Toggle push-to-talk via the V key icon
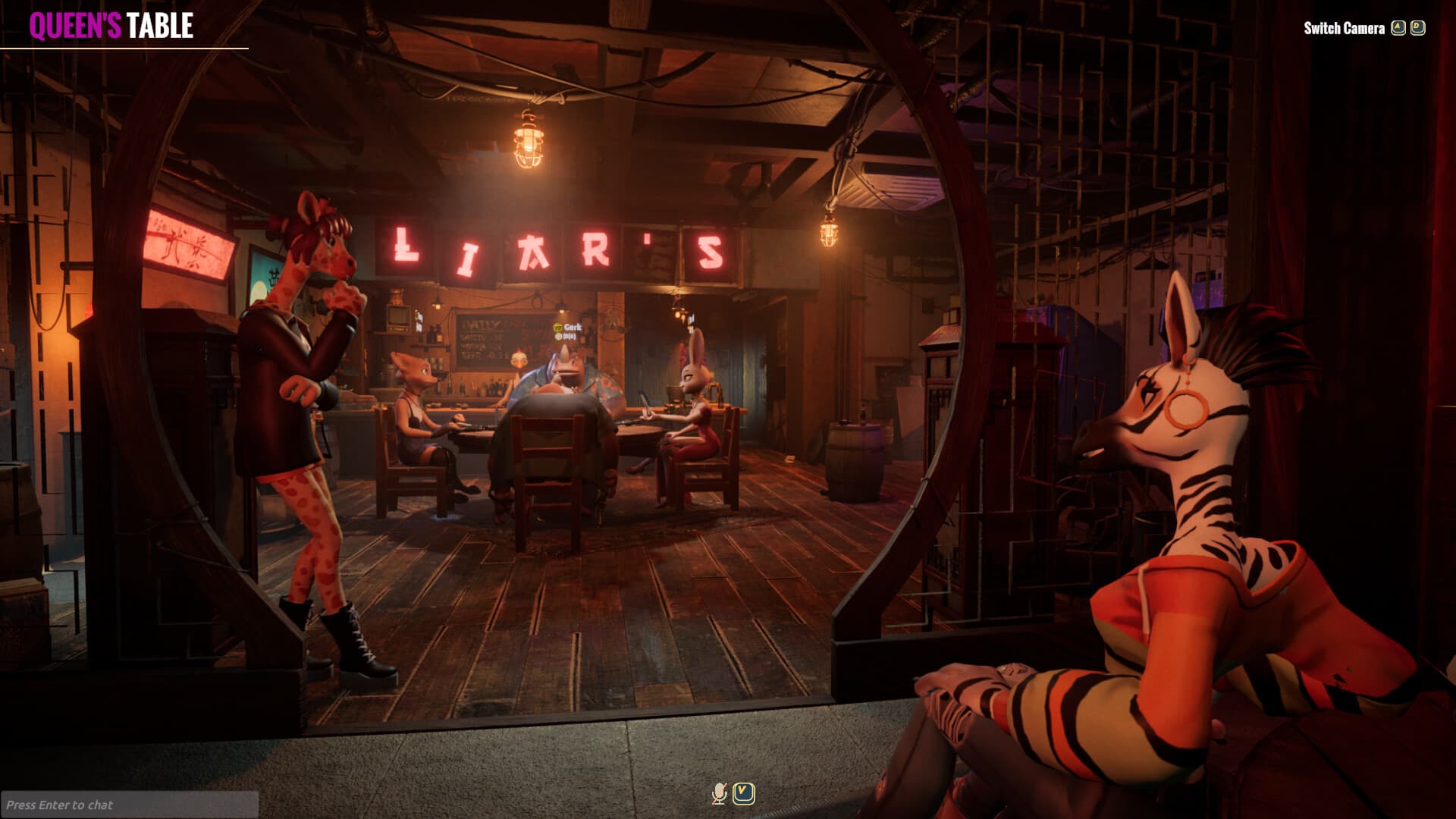This screenshot has height=819, width=1456. coord(742,794)
